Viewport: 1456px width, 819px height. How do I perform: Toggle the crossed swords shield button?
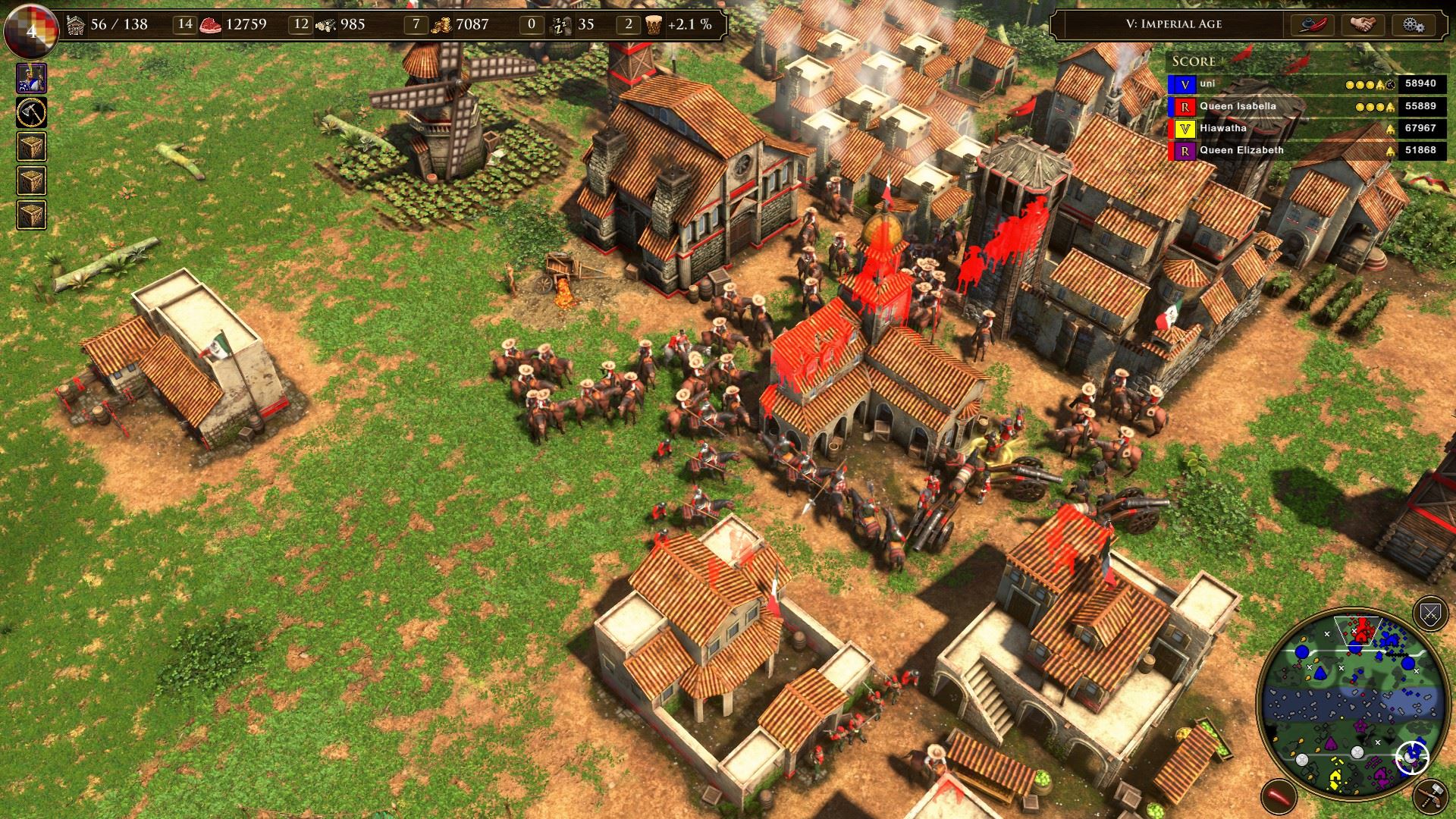click(1430, 614)
